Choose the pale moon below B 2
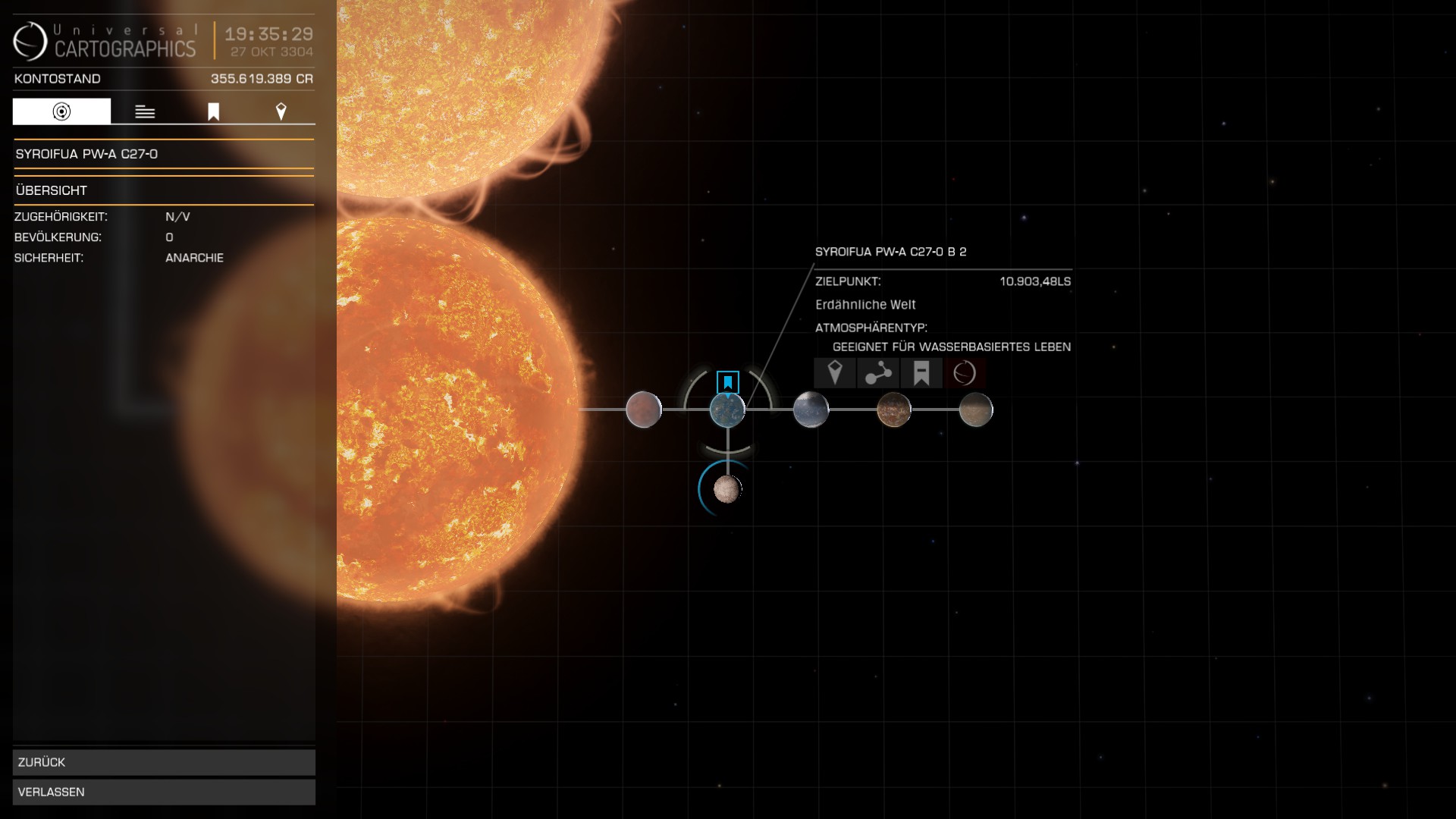The image size is (1456, 819). tap(726, 489)
